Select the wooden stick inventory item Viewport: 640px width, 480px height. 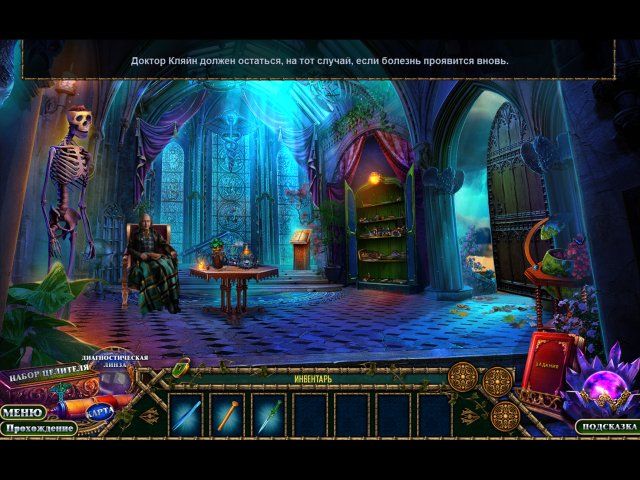tap(226, 415)
